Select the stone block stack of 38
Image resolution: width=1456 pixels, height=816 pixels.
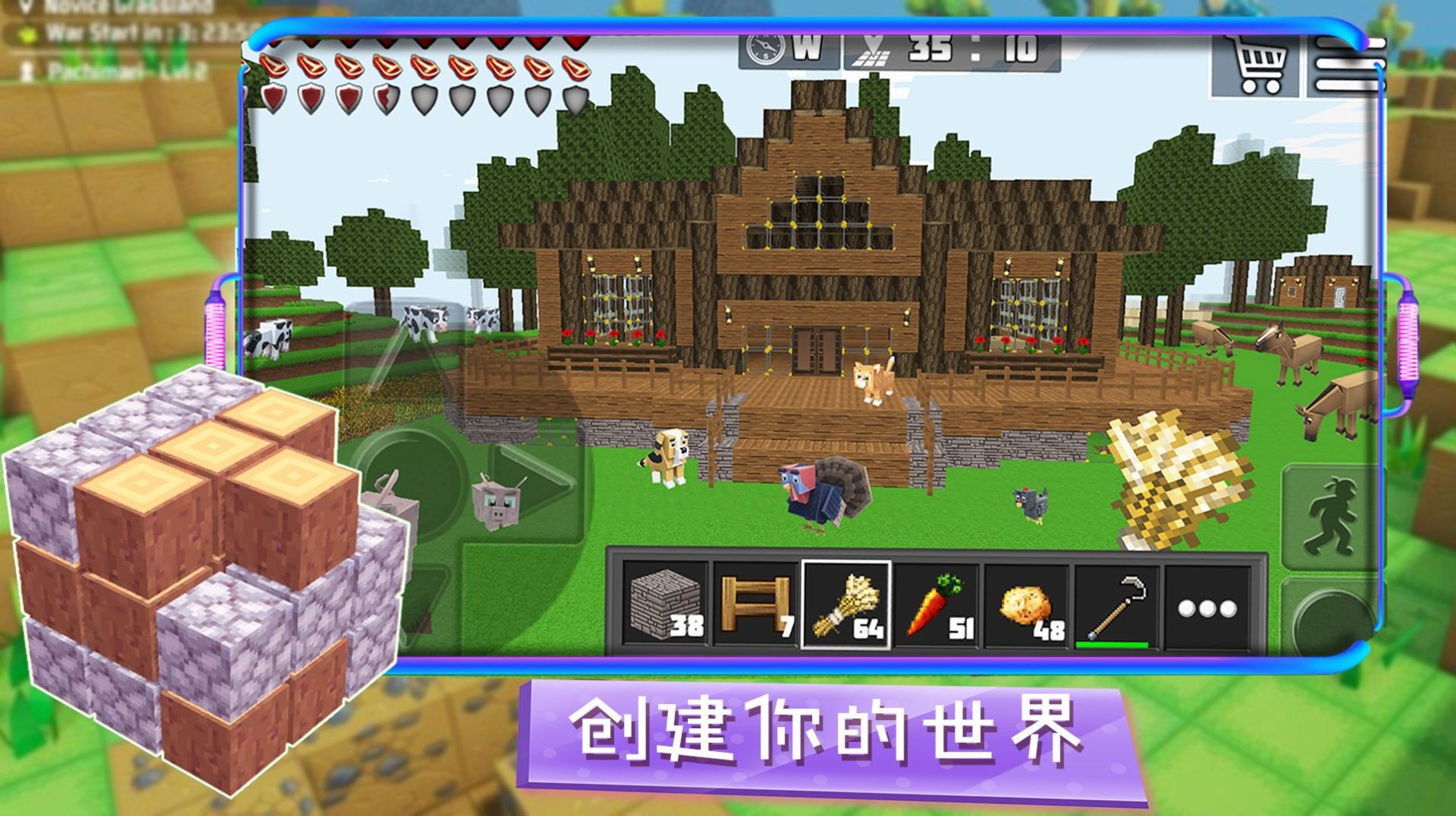664,606
